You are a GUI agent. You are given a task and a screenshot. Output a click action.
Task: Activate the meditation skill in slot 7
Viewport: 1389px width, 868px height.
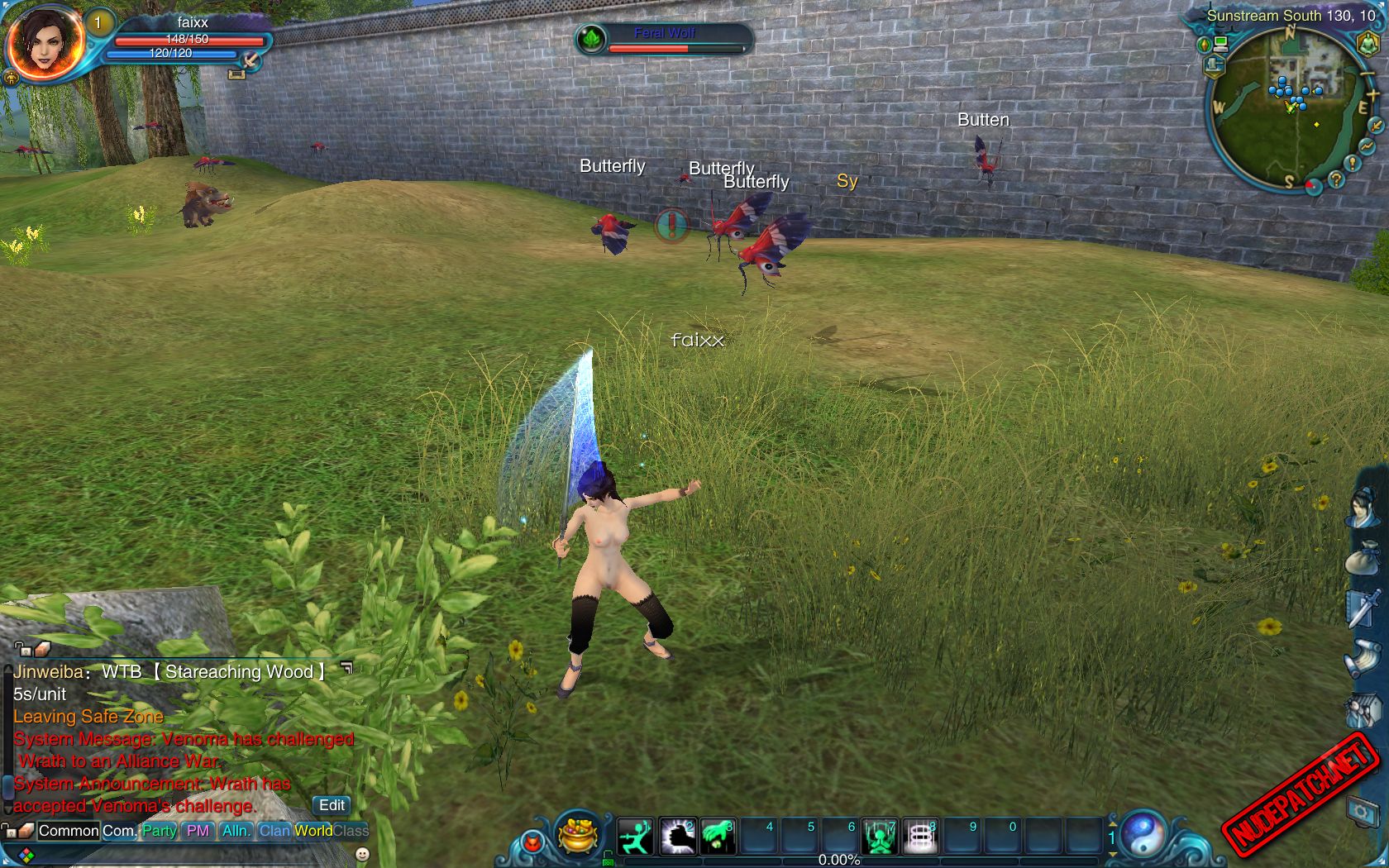pyautogui.click(x=880, y=837)
